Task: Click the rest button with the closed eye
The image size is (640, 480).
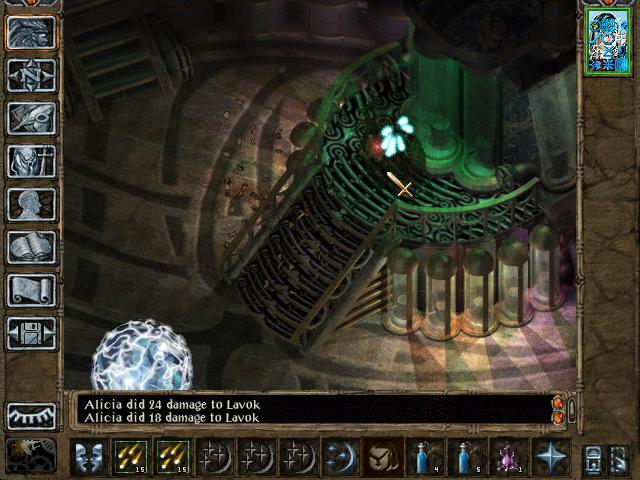Action: click(x=31, y=416)
